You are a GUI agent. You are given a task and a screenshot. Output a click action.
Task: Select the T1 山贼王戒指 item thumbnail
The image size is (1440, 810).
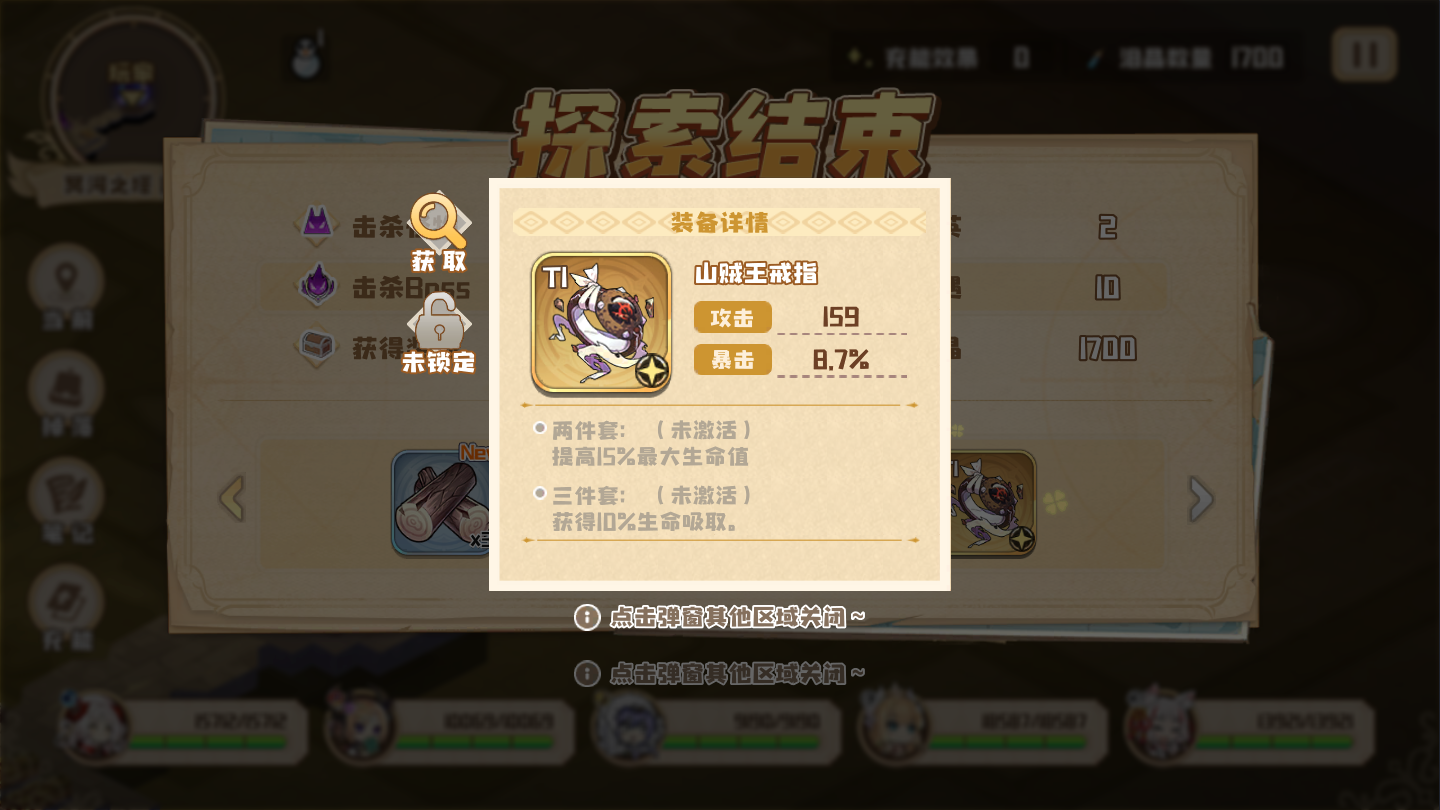[601, 321]
